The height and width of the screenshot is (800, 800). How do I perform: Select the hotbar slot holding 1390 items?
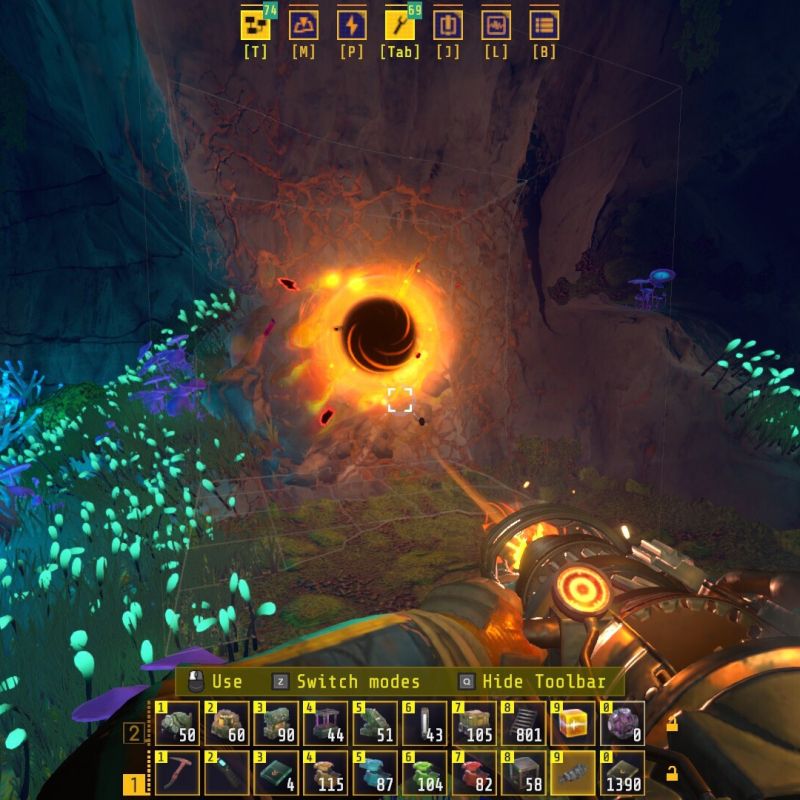coord(621,773)
